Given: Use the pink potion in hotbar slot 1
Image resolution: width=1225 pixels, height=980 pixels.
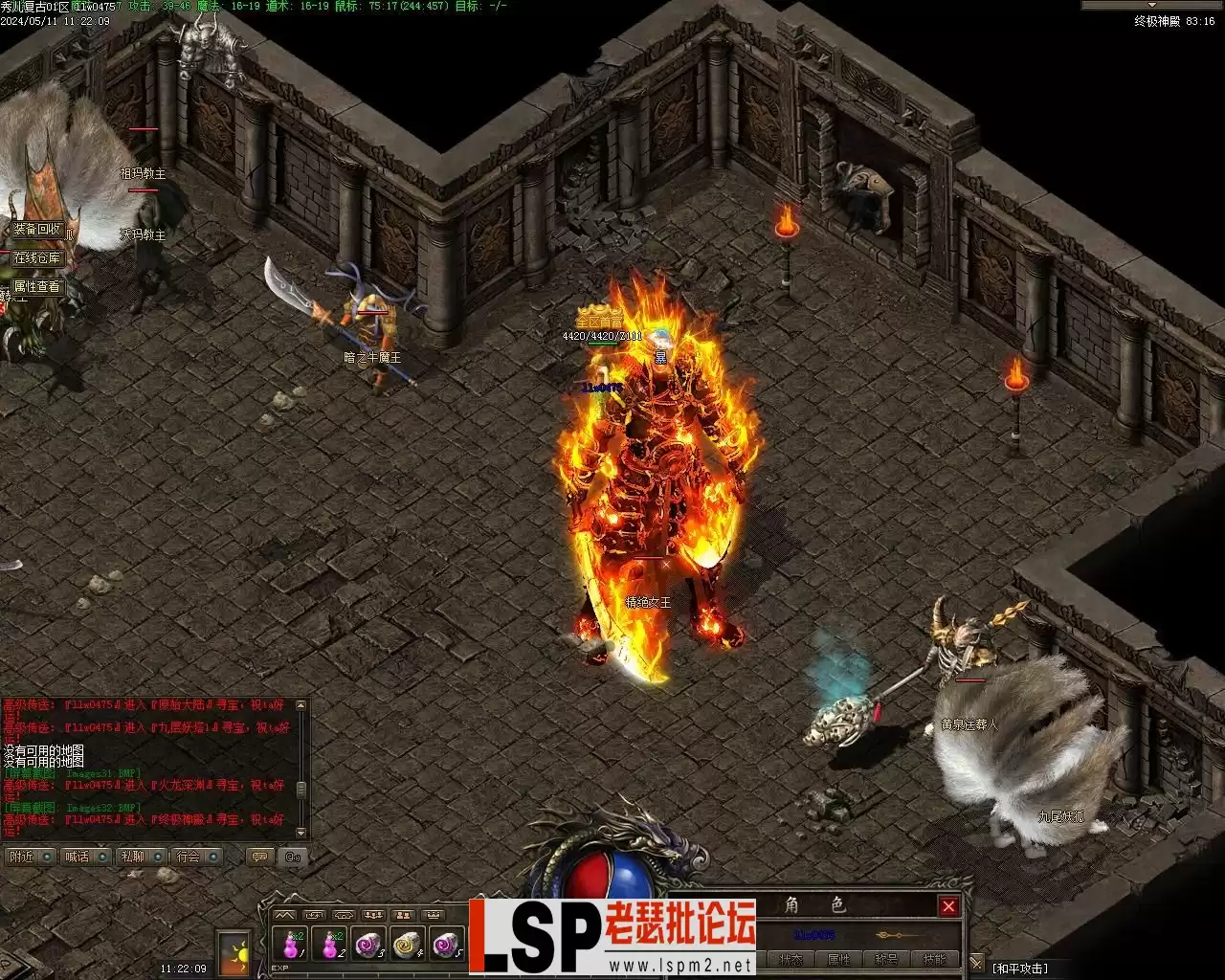Looking at the screenshot, I should pos(290,945).
